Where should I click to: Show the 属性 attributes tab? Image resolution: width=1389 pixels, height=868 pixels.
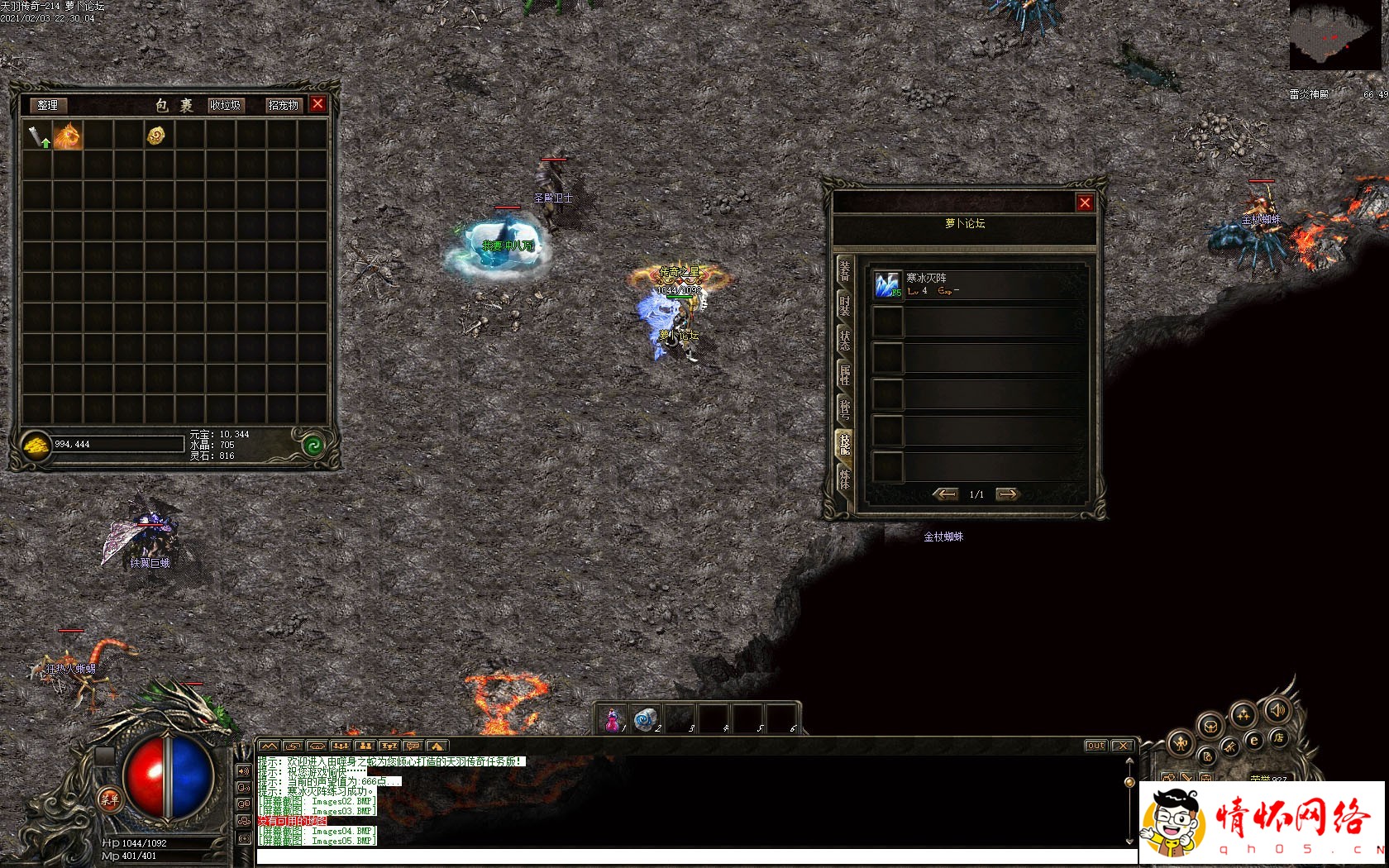[x=844, y=374]
